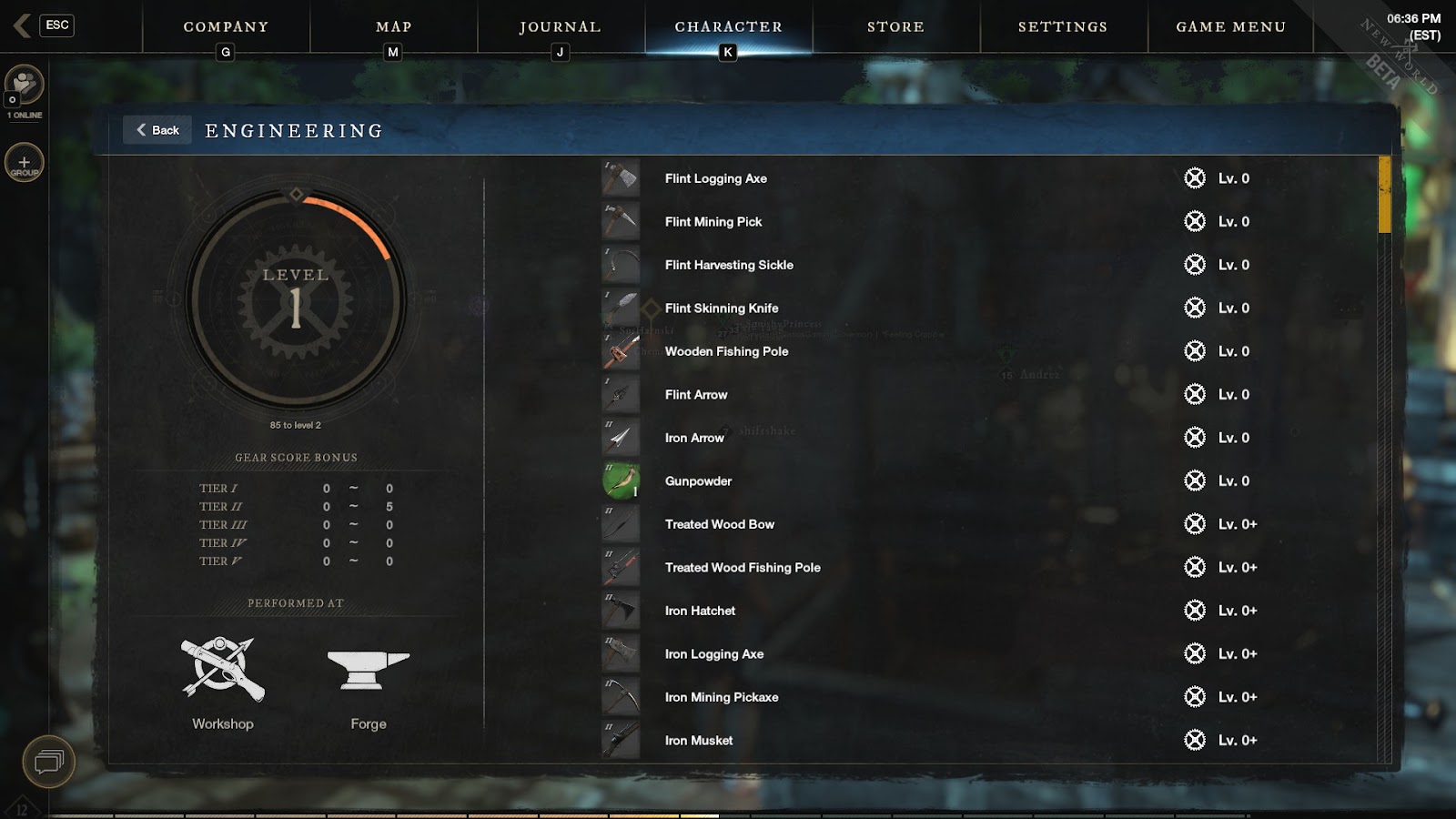
Task: Switch to the Map tab
Action: pyautogui.click(x=393, y=27)
